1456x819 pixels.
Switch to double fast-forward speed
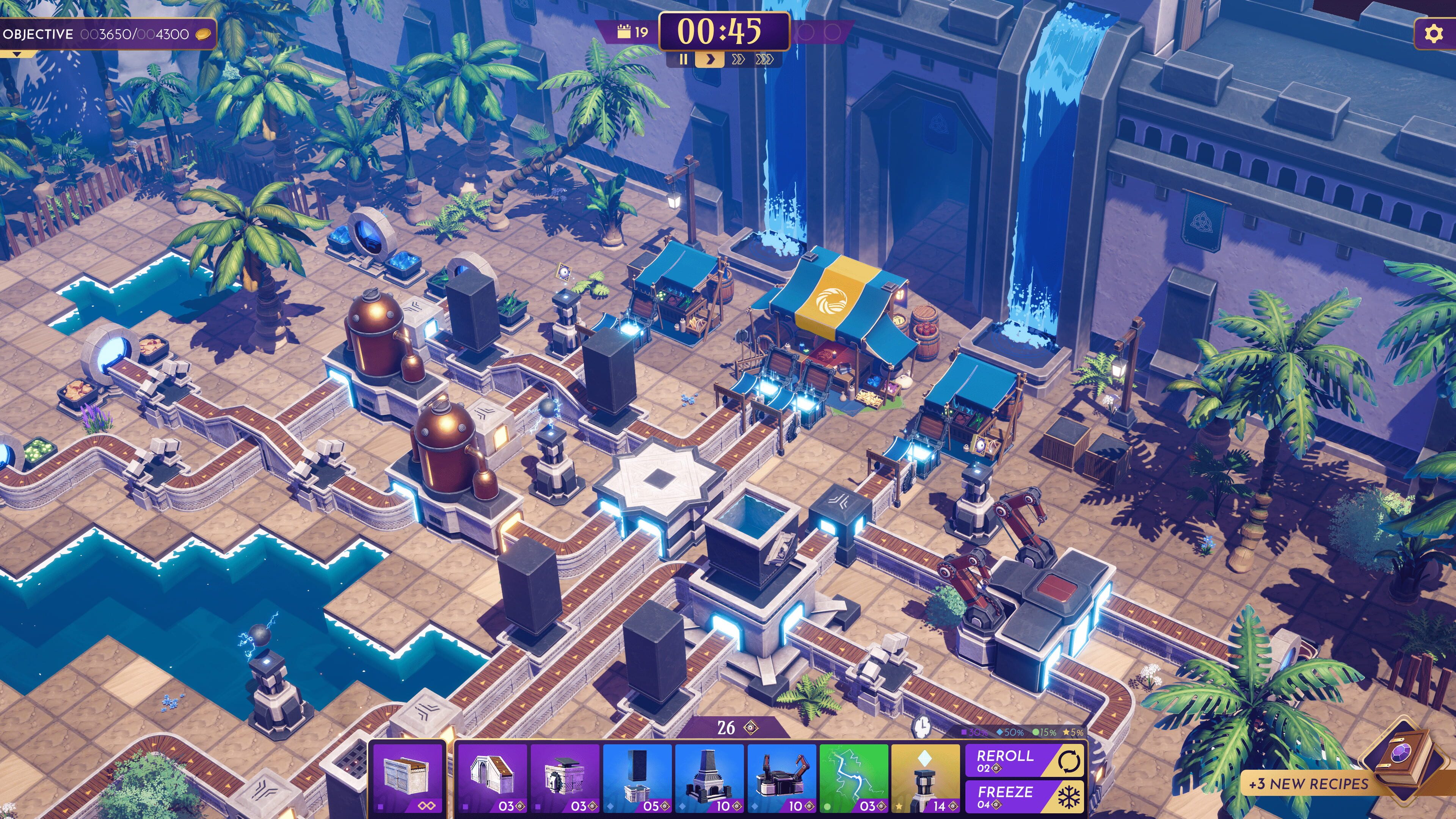[737, 60]
